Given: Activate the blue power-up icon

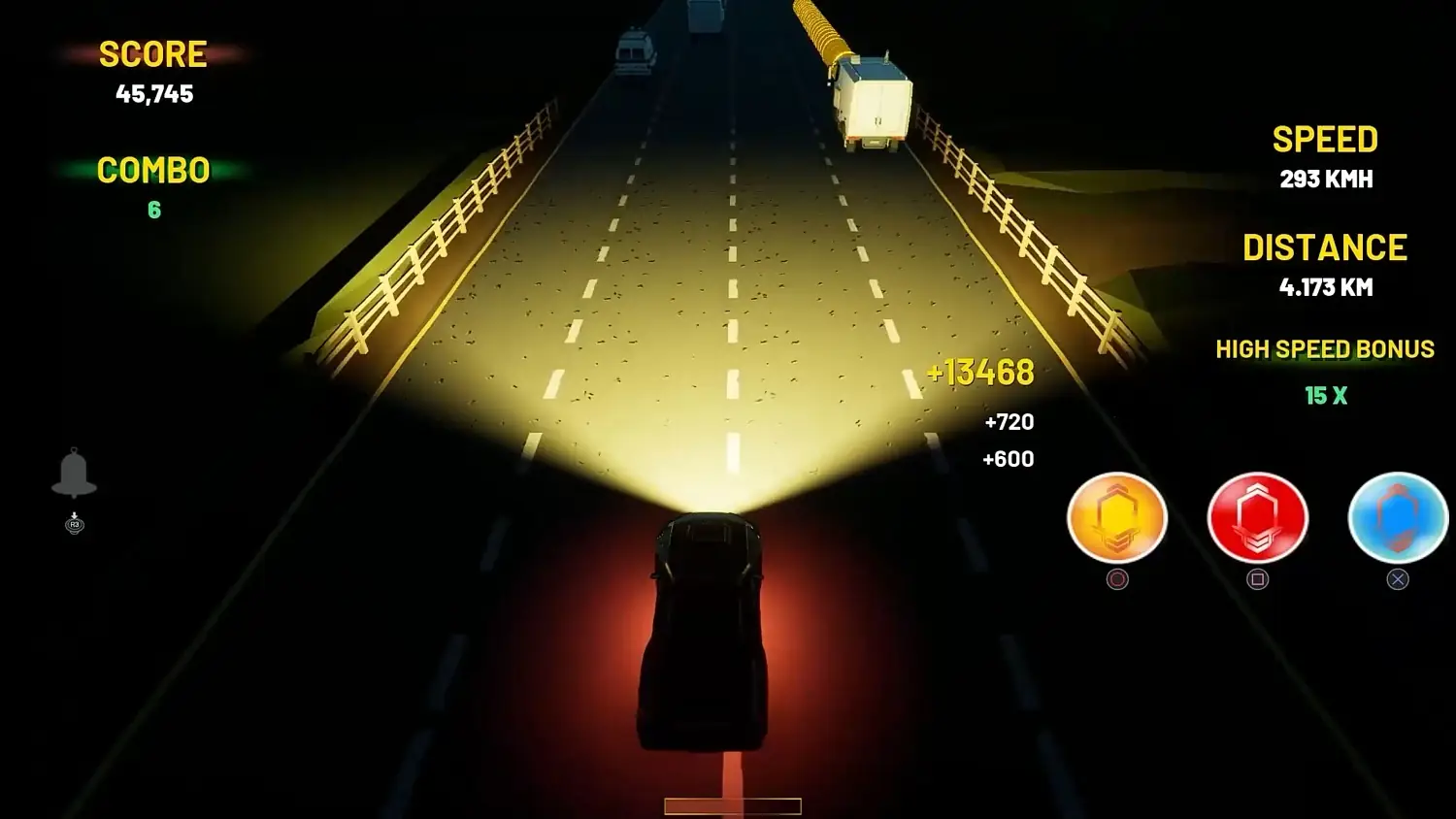Looking at the screenshot, I should (1398, 518).
